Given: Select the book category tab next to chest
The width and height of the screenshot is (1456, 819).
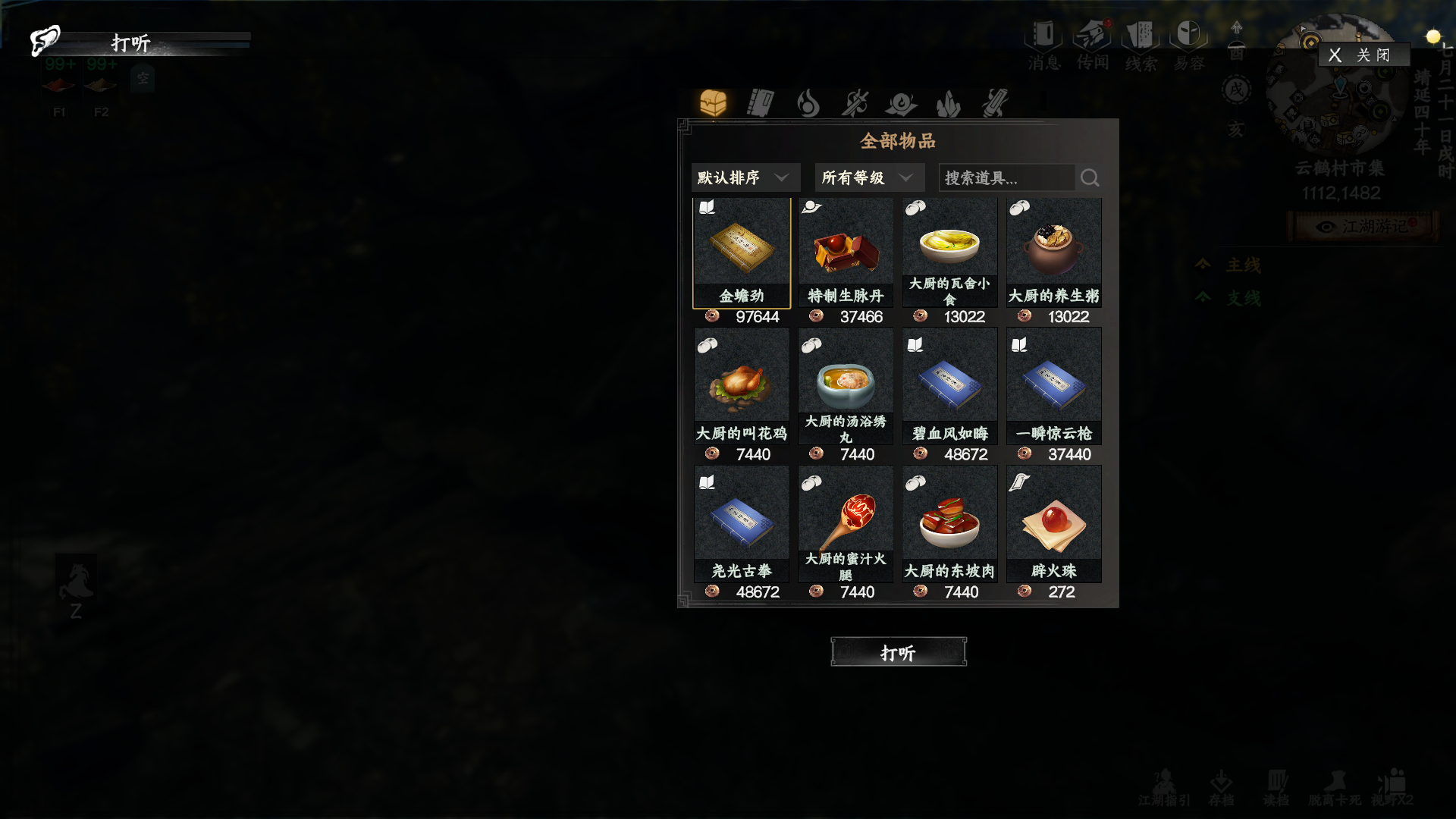Looking at the screenshot, I should [761, 103].
